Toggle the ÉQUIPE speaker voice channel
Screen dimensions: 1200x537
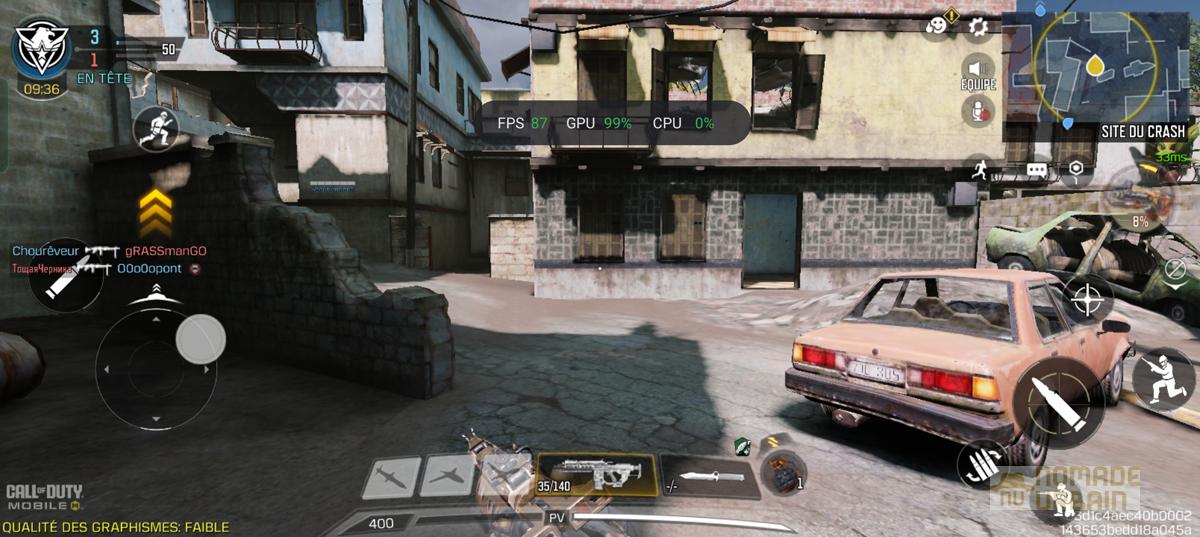coord(978,71)
